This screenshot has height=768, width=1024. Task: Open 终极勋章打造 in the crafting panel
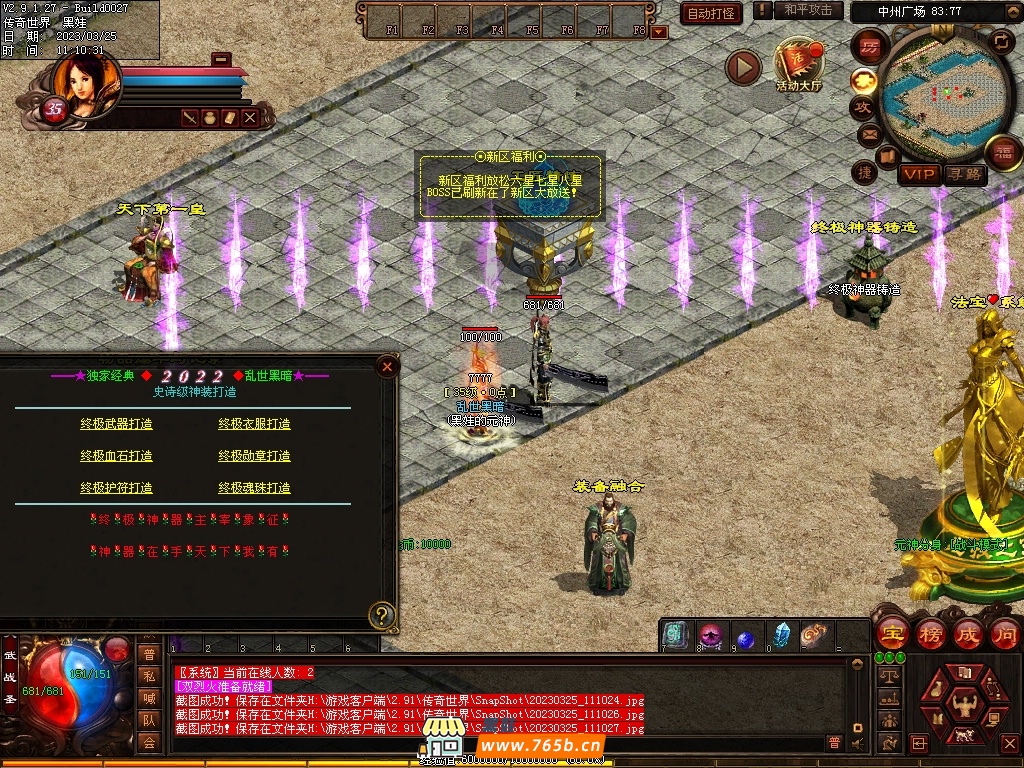pyautogui.click(x=254, y=456)
